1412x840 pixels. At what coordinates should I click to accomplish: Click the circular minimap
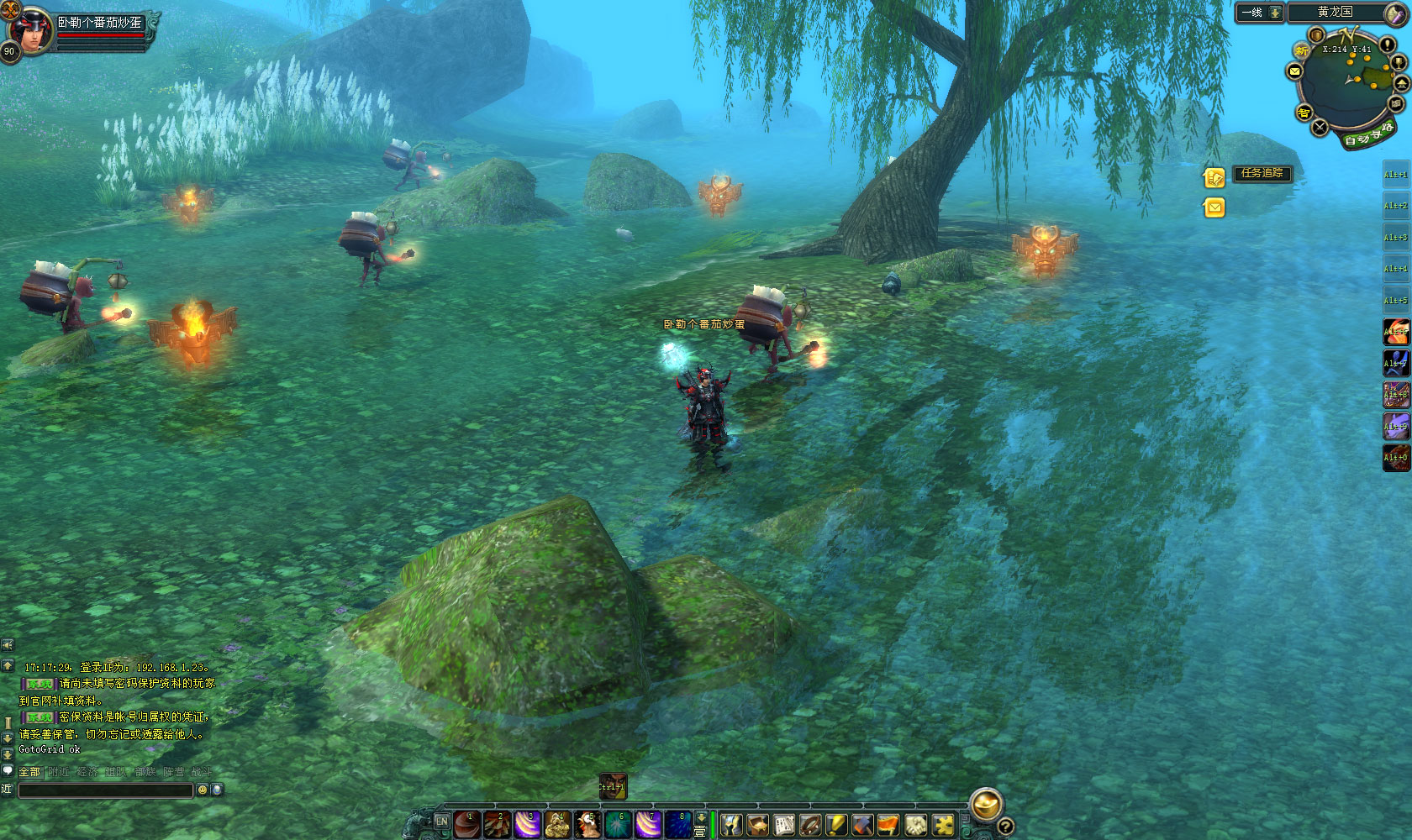pyautogui.click(x=1349, y=86)
